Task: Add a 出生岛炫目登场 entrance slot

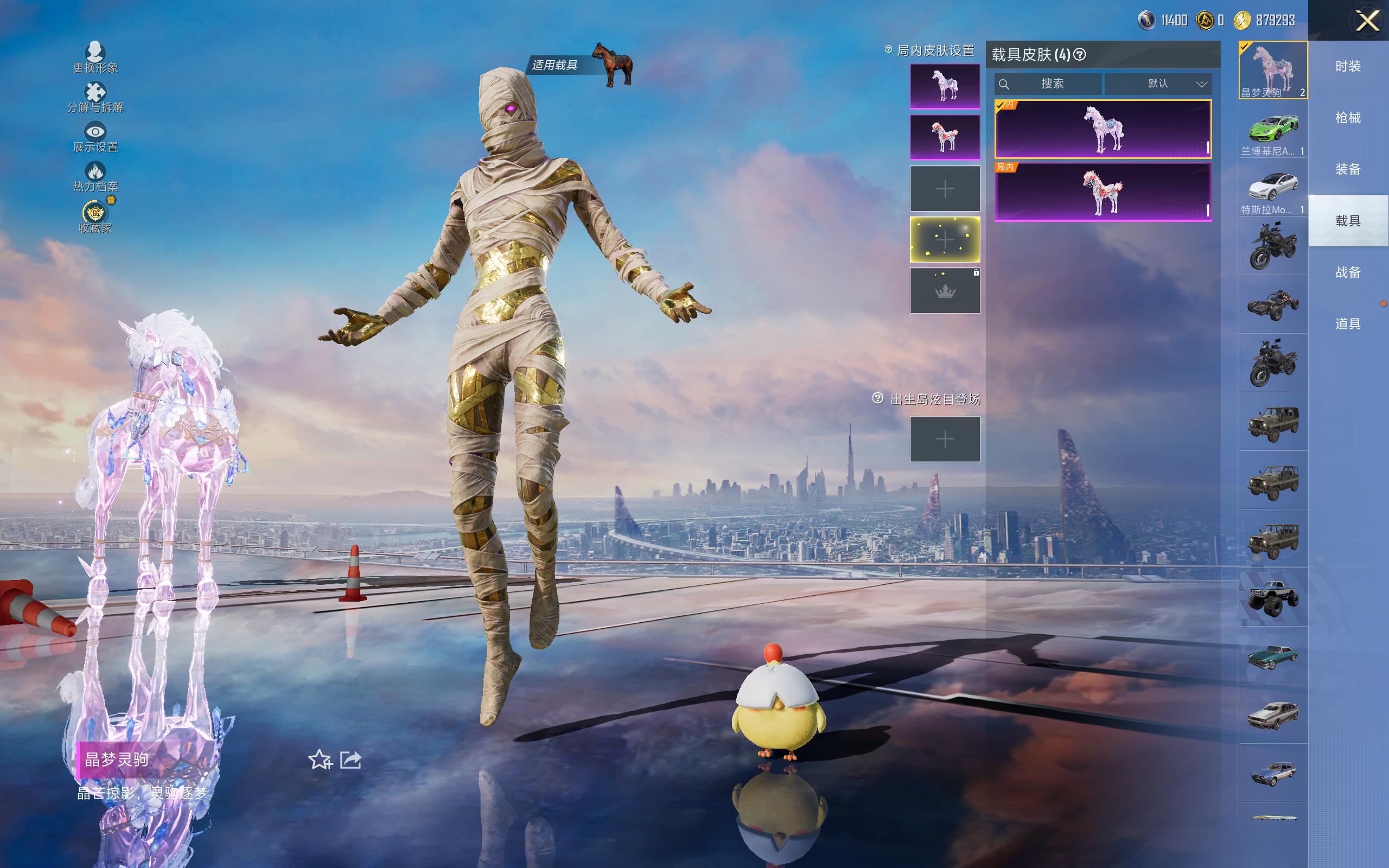Action: (x=944, y=439)
